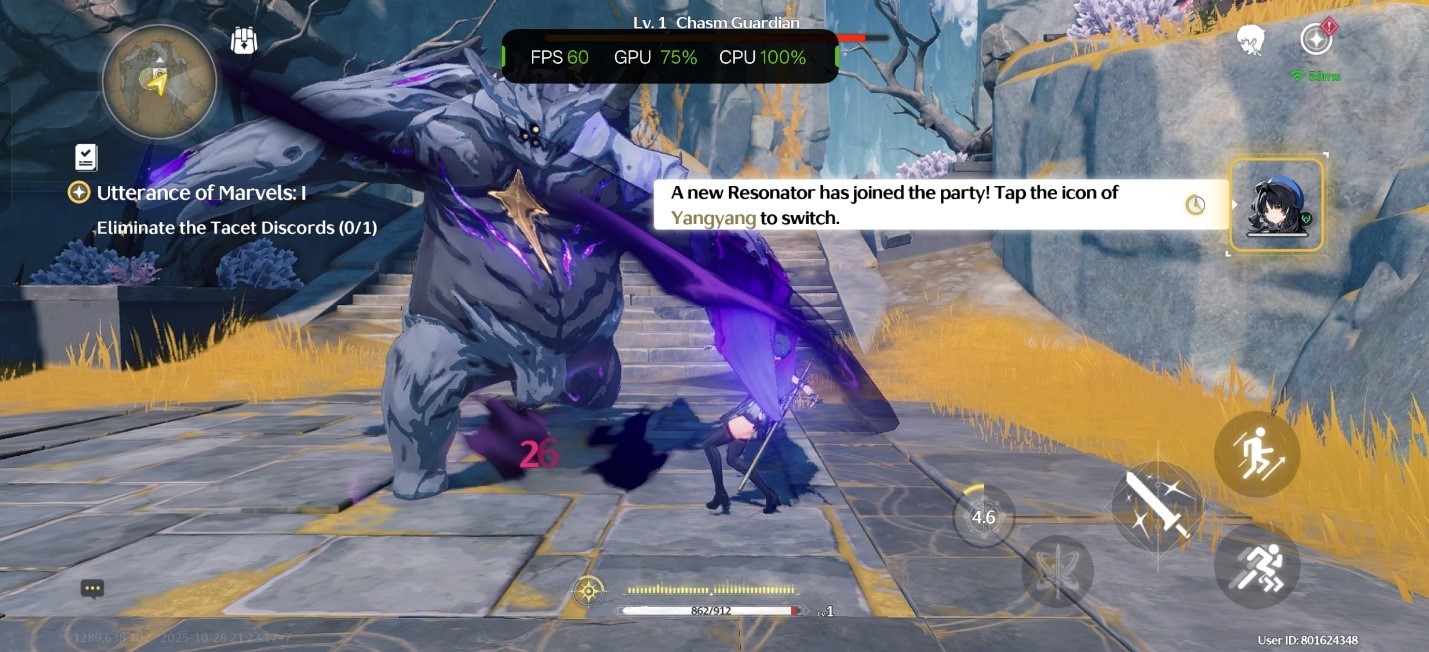
Task: Switch to Yangyang's character portrait
Action: click(x=1276, y=206)
